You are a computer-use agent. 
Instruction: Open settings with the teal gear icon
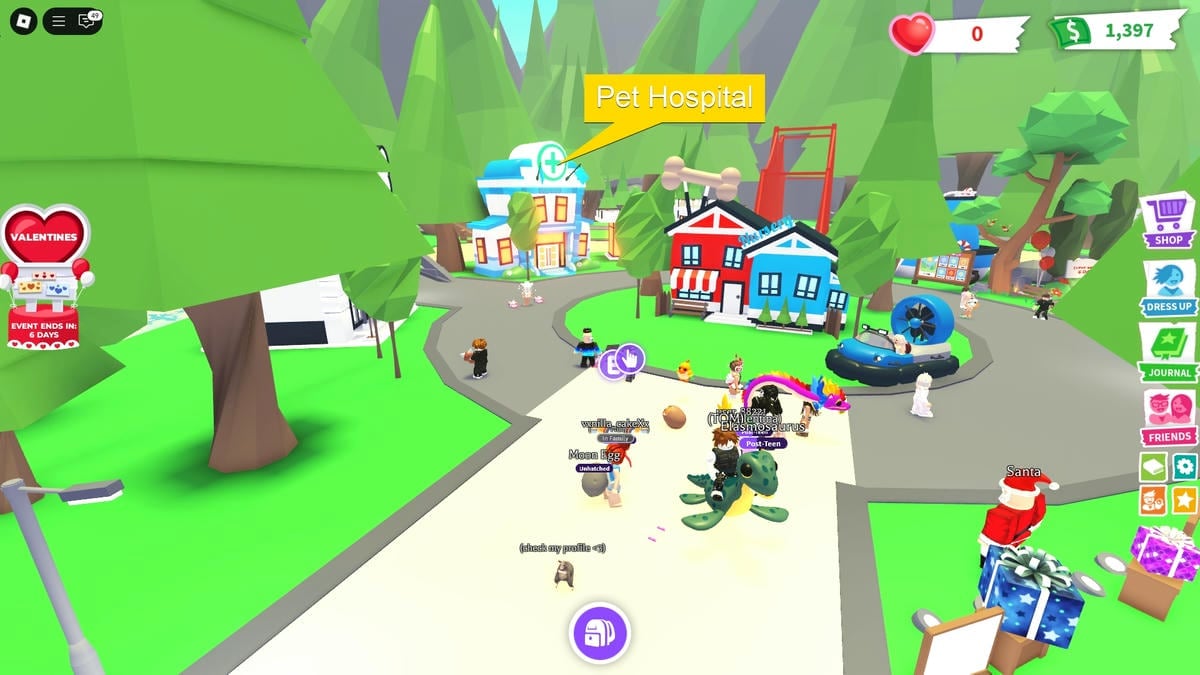pyautogui.click(x=1184, y=466)
